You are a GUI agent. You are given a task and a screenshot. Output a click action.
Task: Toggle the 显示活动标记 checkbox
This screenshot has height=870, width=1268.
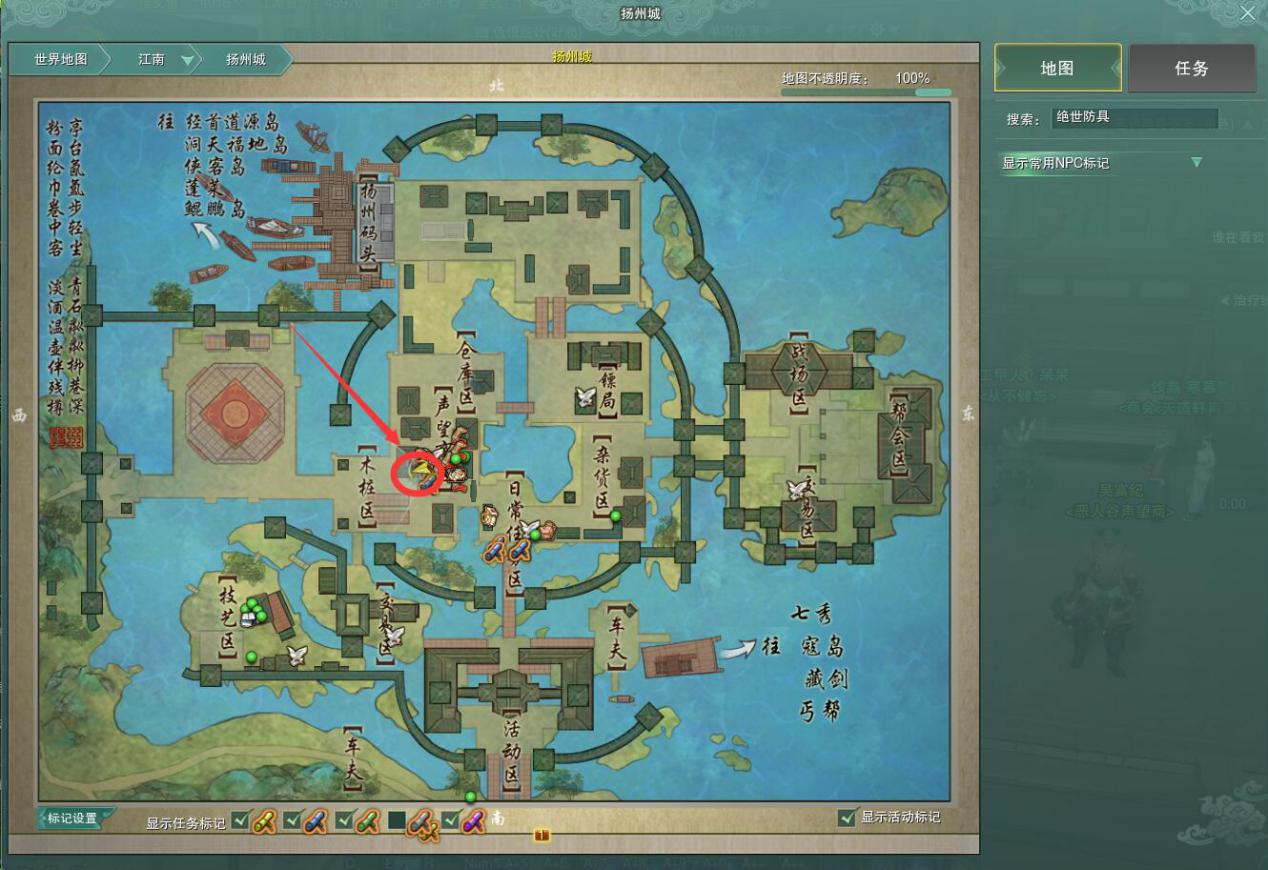coord(848,818)
